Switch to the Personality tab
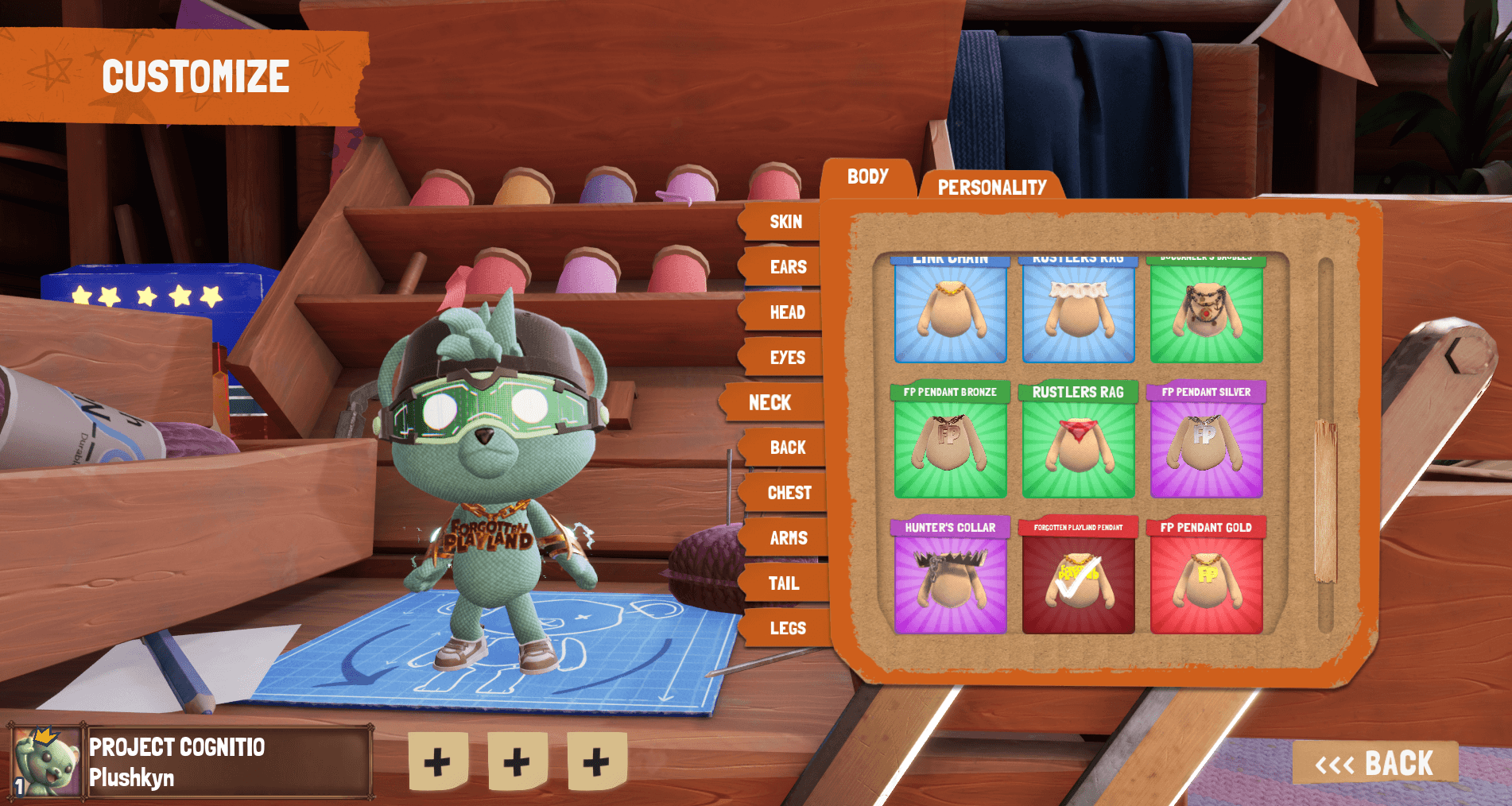This screenshot has height=806, width=1512. point(991,187)
